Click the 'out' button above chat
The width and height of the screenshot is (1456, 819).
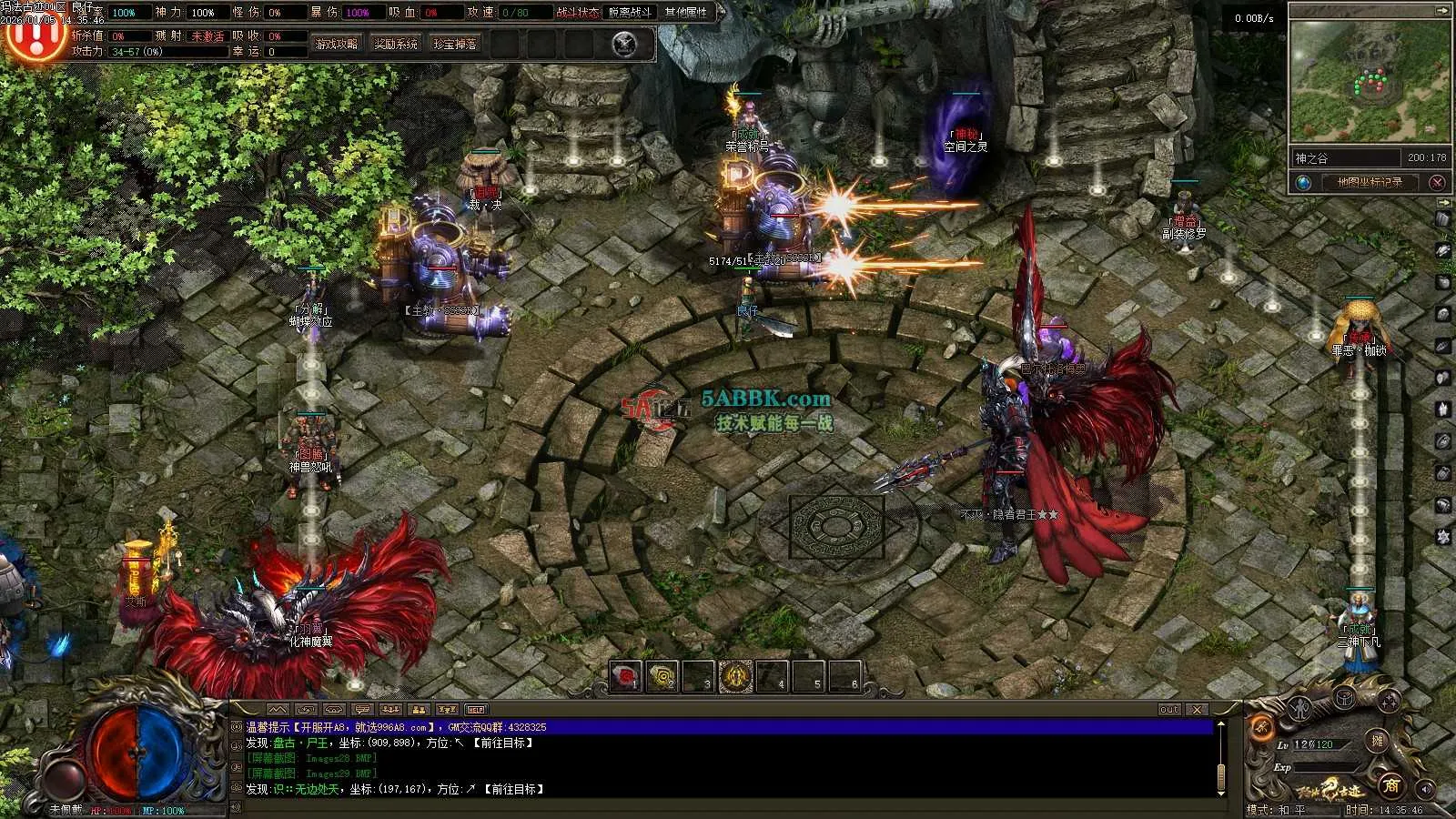click(1169, 710)
